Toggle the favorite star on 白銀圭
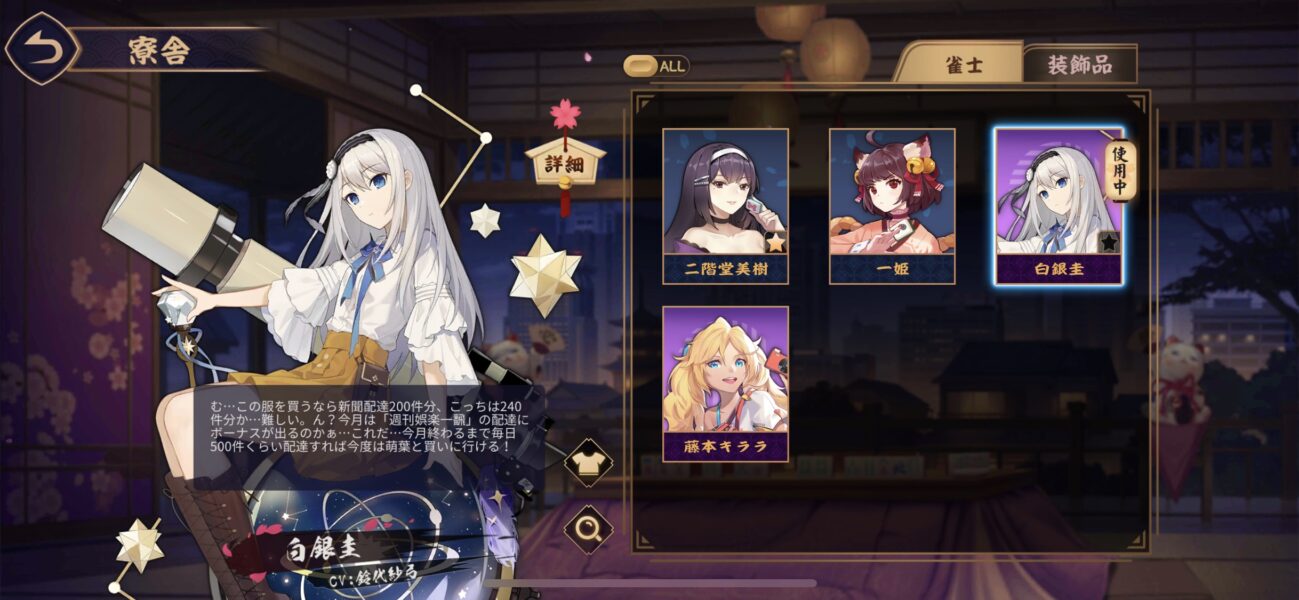1299x600 pixels. pos(1108,241)
